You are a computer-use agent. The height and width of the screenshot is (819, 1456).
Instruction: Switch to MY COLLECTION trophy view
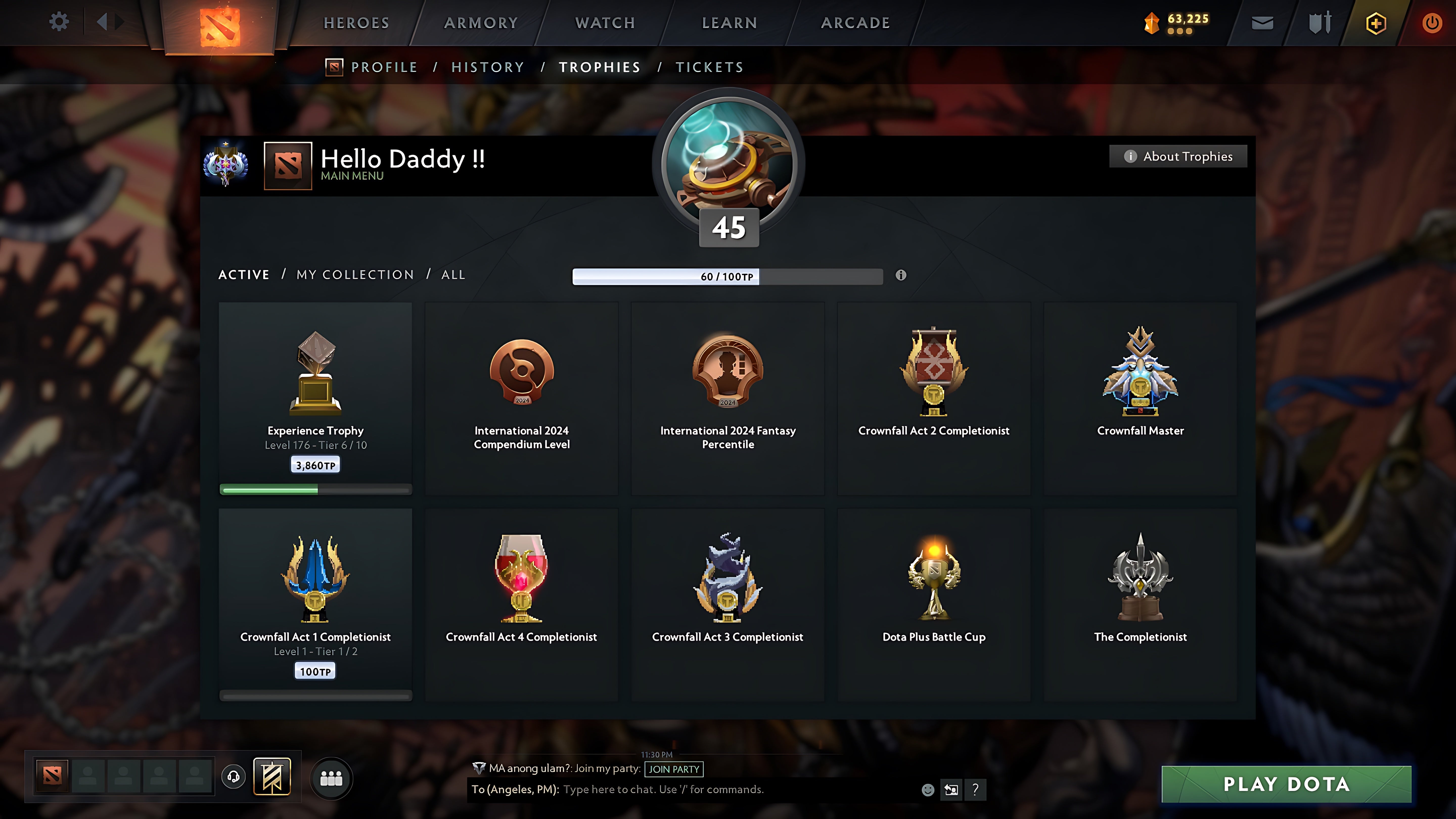pos(354,275)
